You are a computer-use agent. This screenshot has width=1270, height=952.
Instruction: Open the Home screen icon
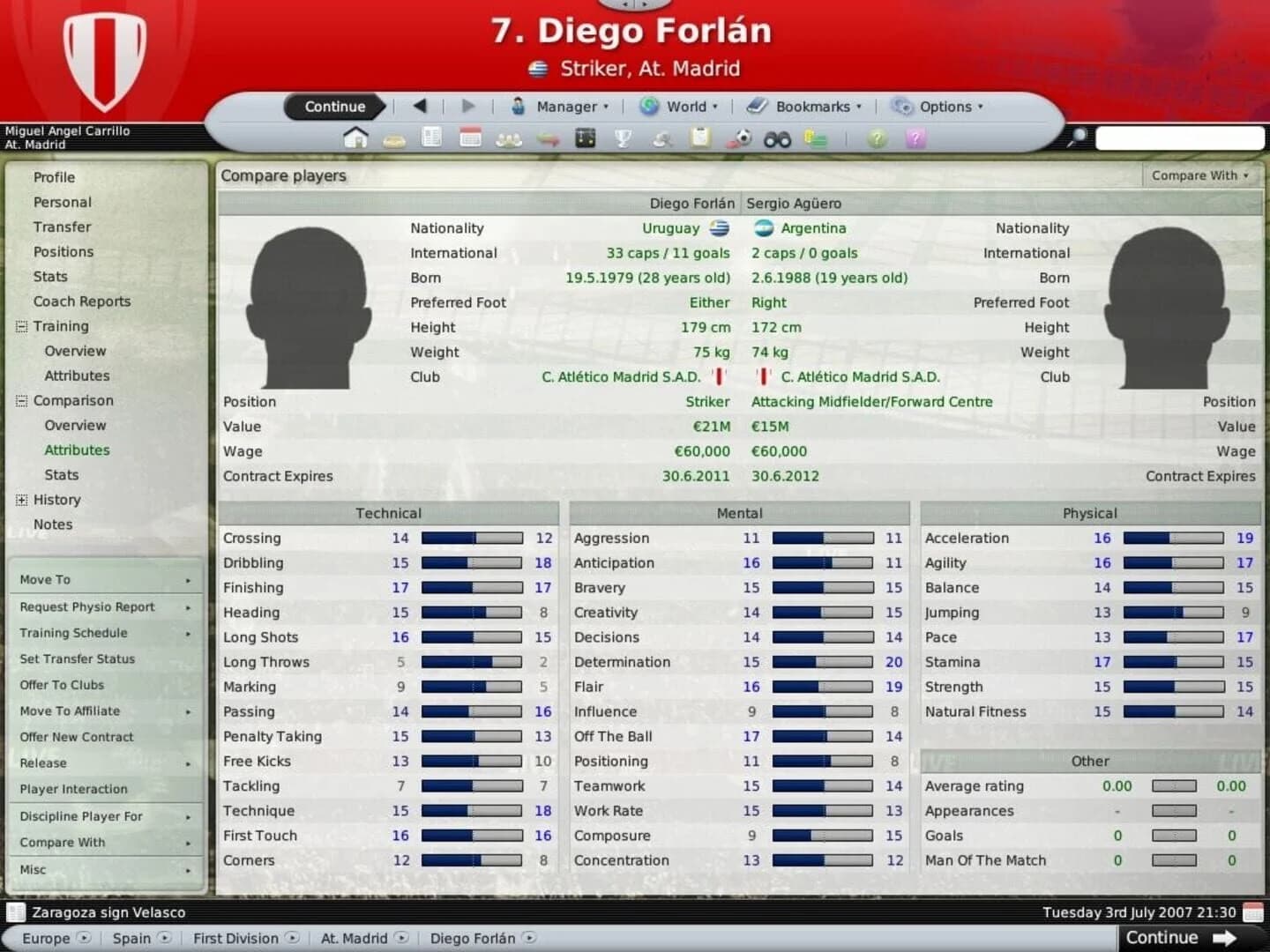click(x=355, y=138)
